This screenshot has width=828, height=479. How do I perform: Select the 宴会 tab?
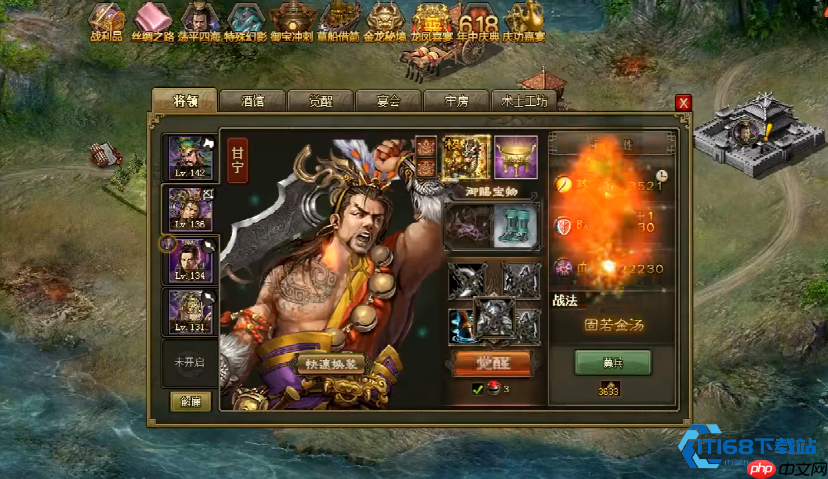(x=388, y=101)
